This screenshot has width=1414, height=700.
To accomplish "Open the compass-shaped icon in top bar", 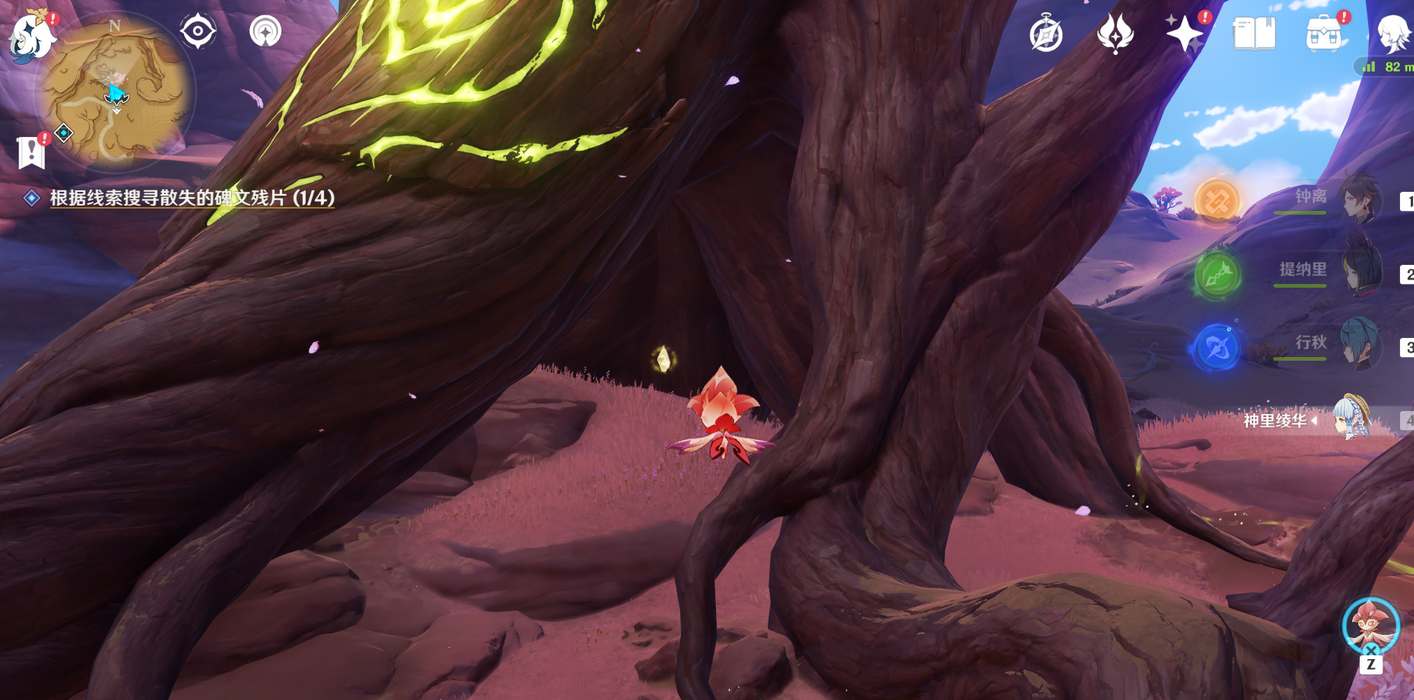I will 1046,34.
